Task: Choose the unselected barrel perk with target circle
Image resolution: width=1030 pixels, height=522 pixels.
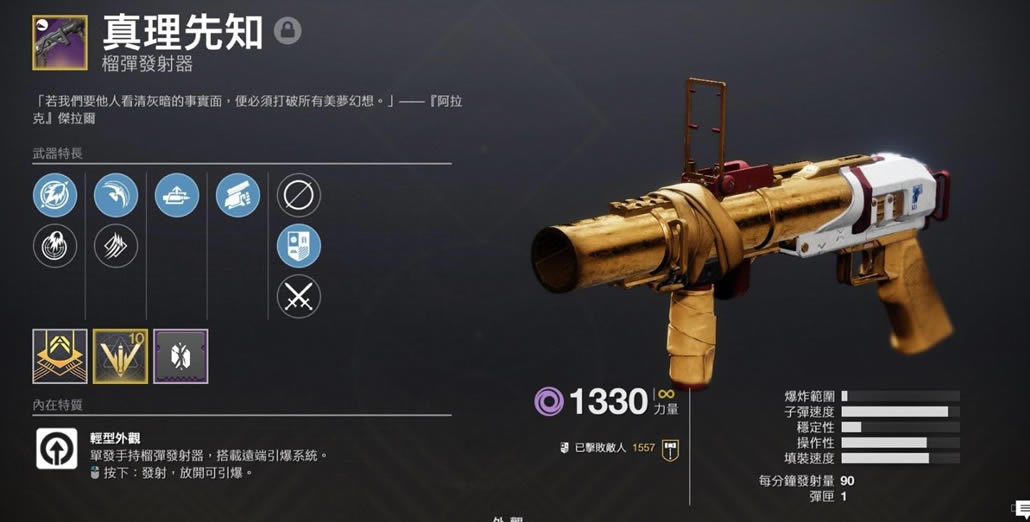Action: [54, 246]
